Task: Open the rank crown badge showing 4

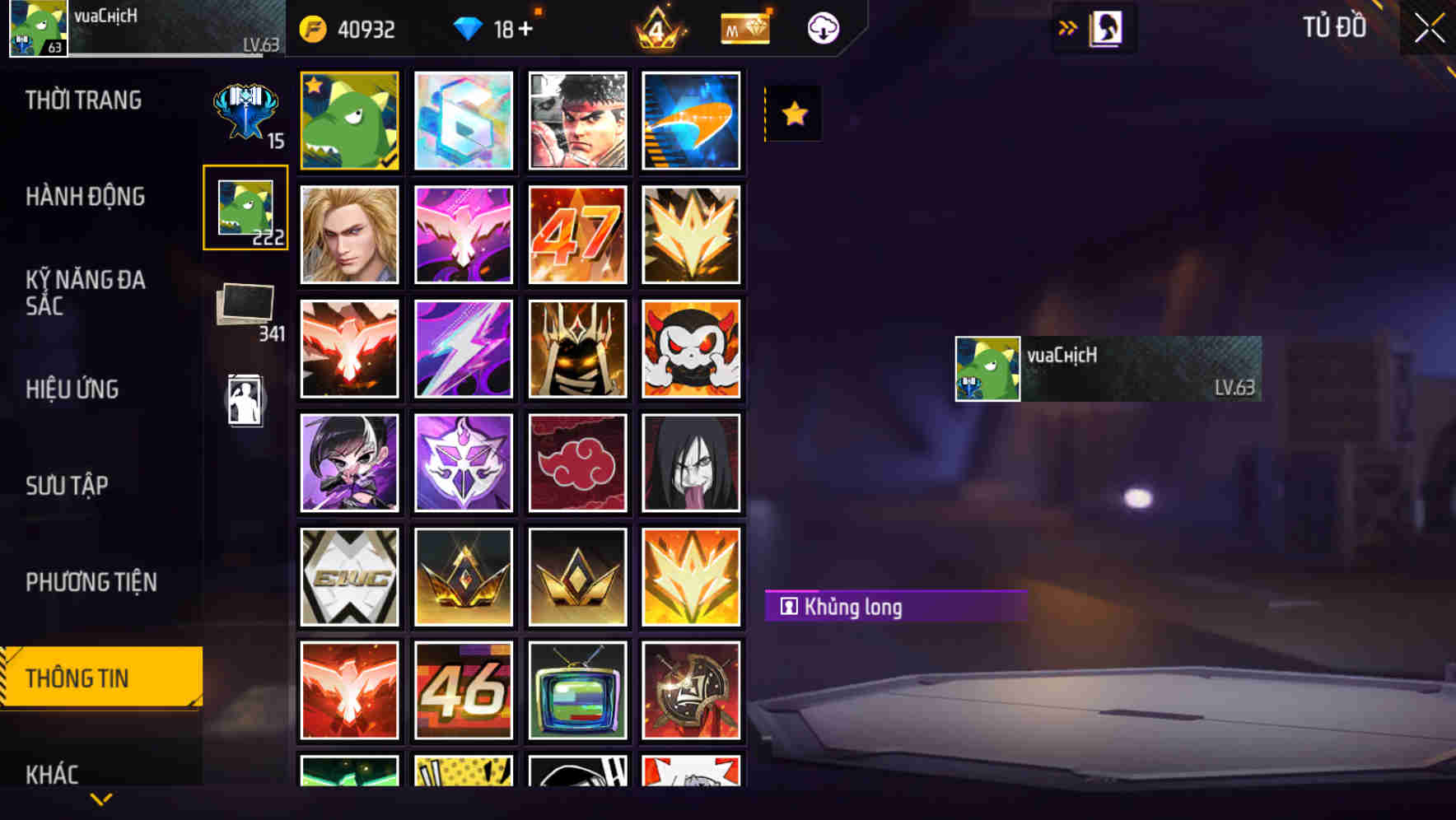Action: [657, 28]
